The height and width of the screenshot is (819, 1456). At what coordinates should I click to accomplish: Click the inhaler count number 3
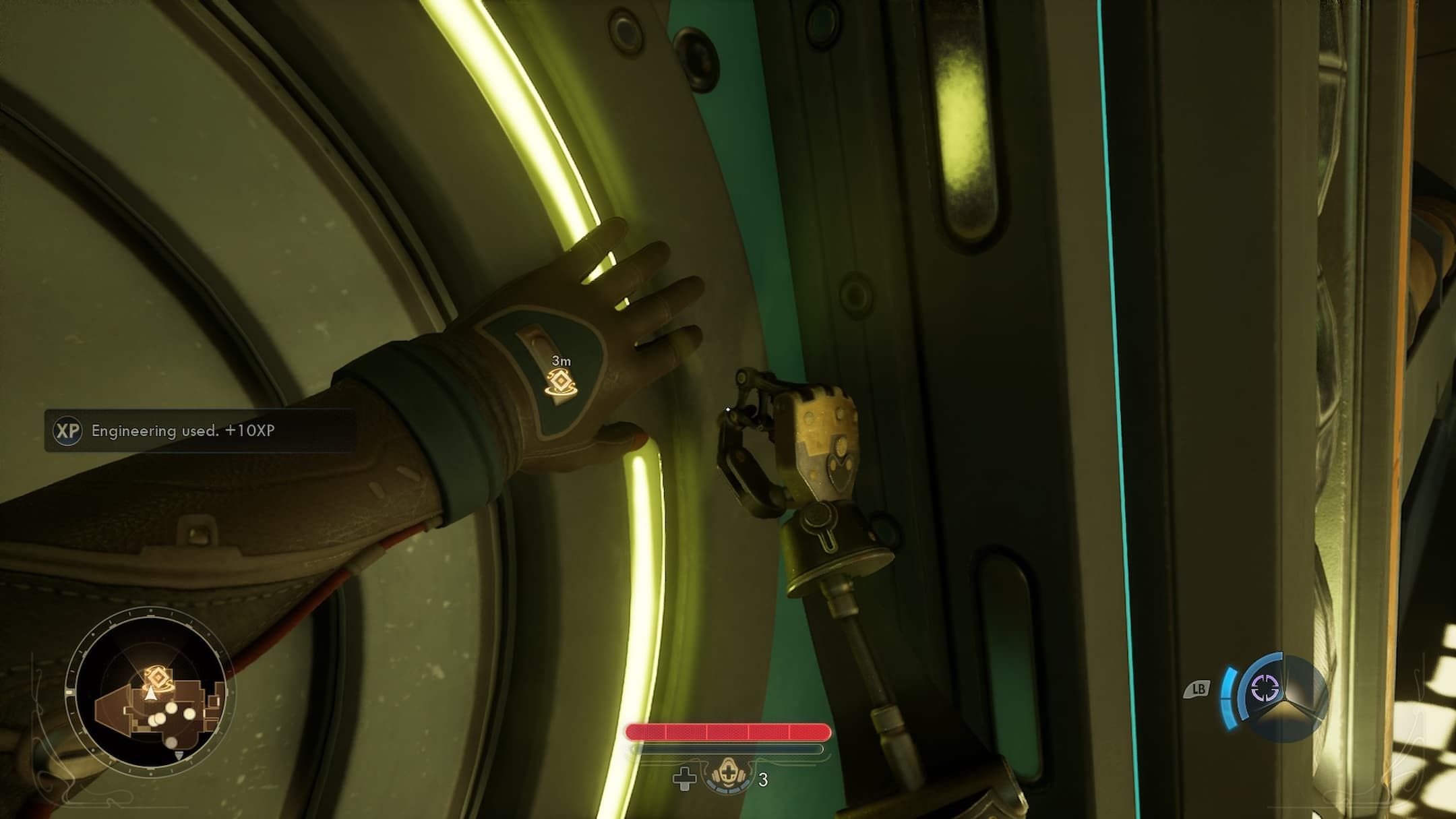(x=763, y=780)
